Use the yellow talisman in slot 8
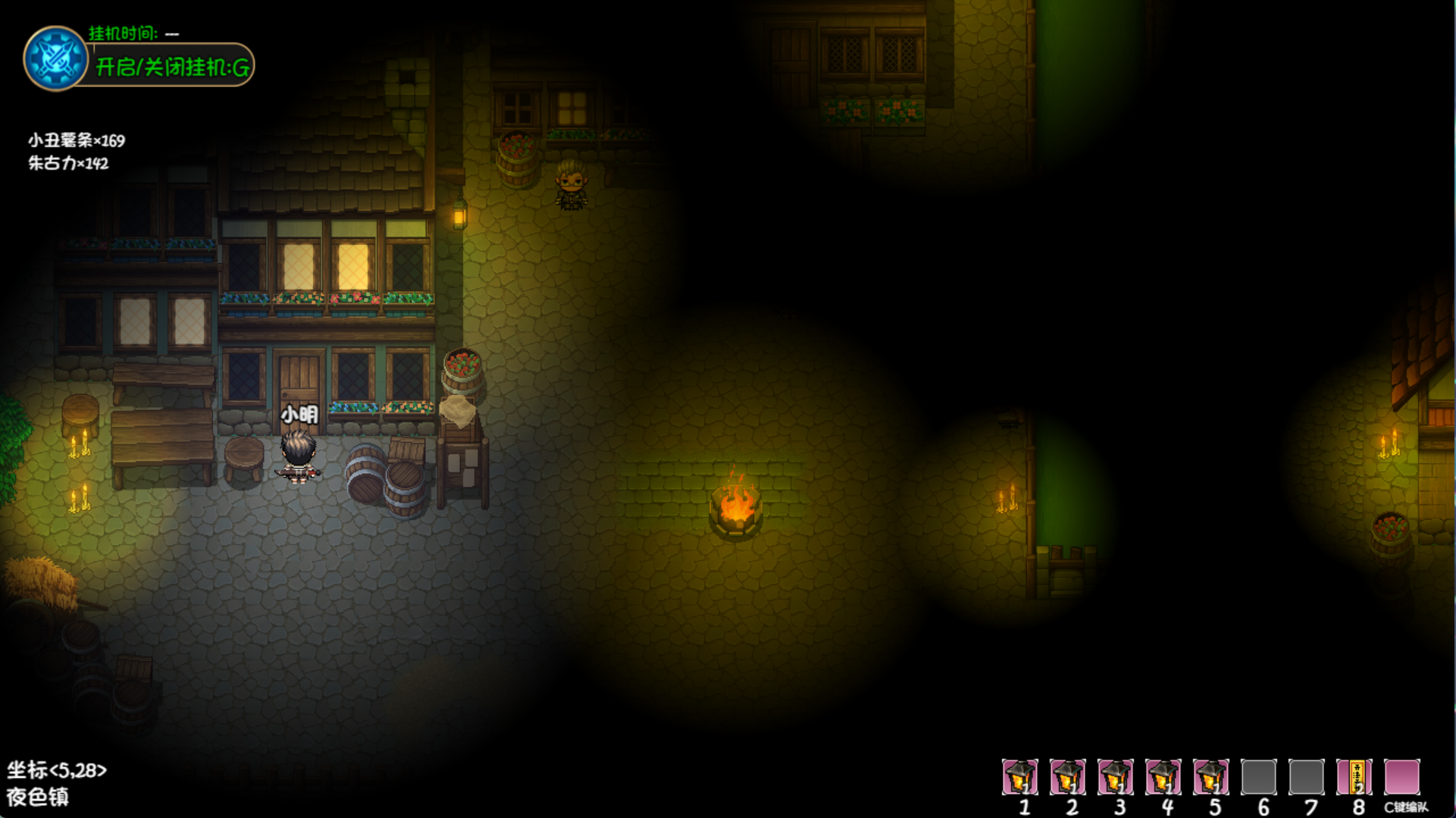 coord(1354,776)
